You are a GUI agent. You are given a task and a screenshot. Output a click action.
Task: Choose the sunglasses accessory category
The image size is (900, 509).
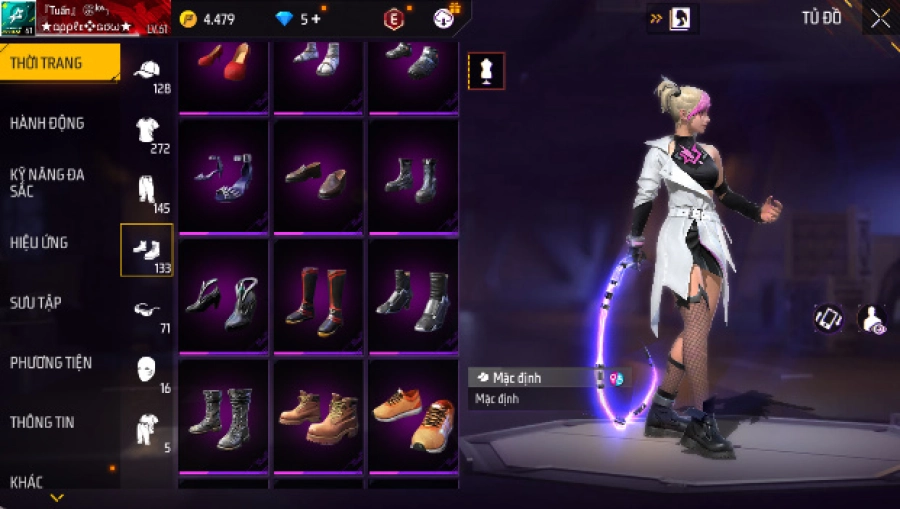click(x=147, y=310)
